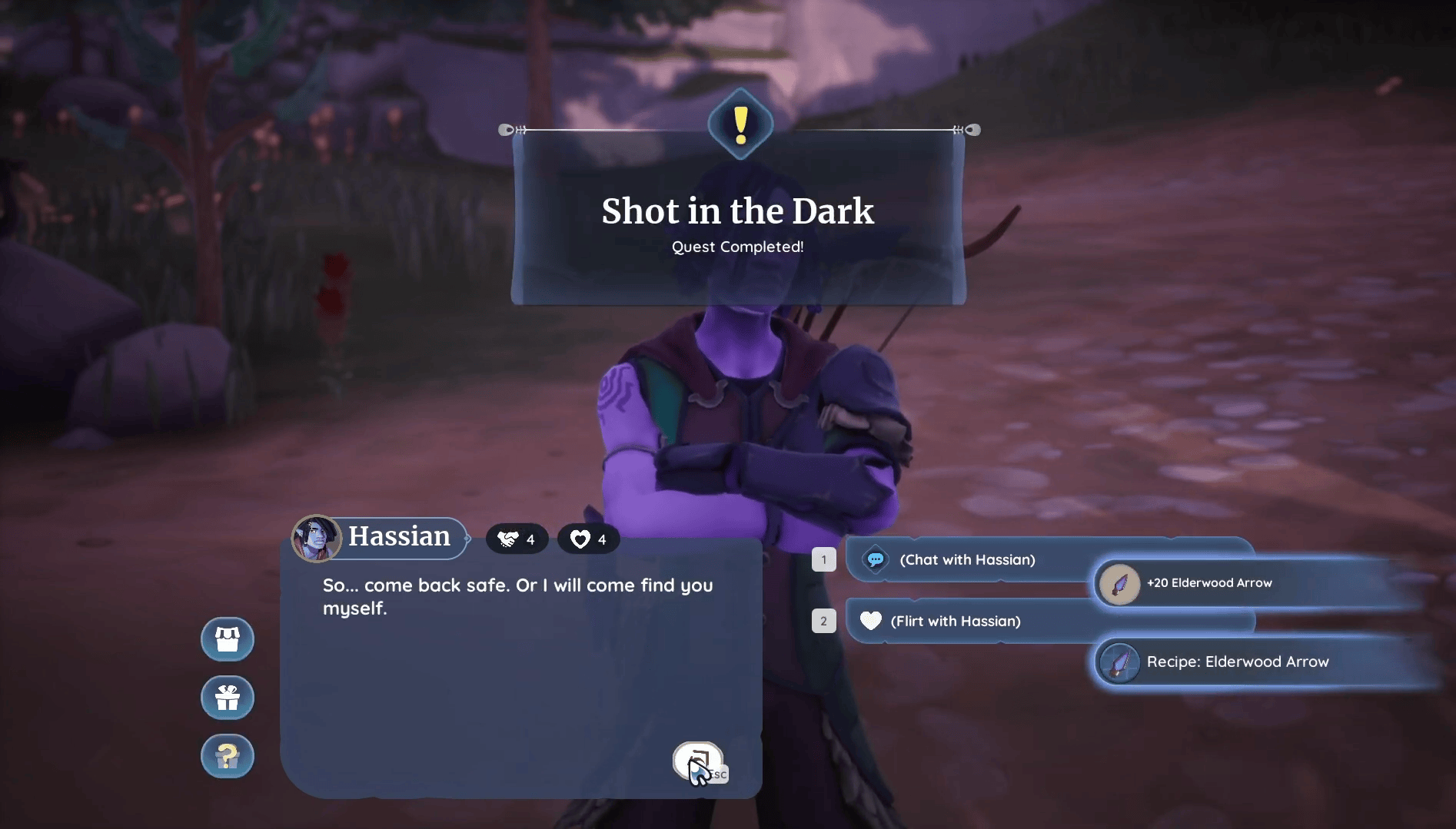Choose dialogue option 2 to flirt with Hassian
Screen dimensions: 1456x829
[956, 622]
